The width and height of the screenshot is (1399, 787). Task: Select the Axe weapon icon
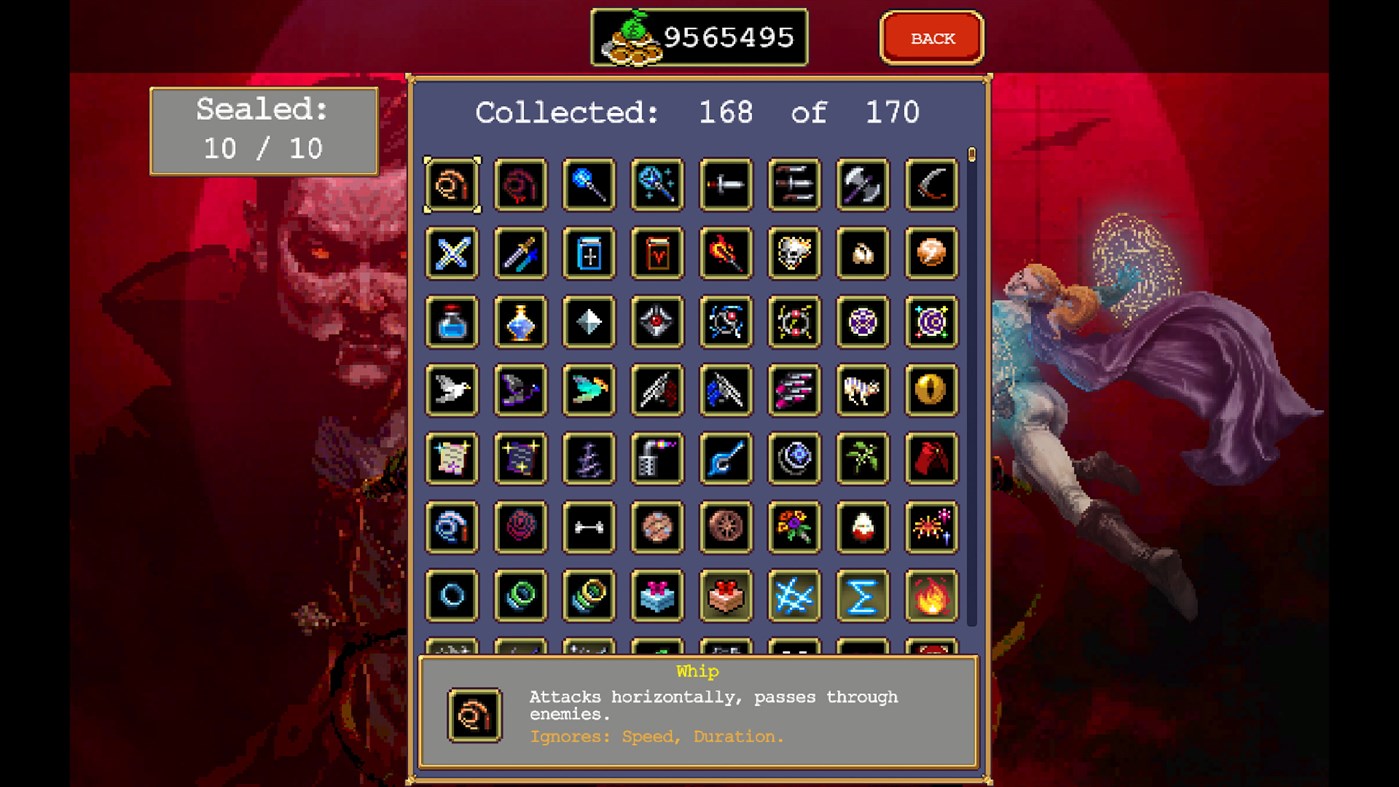tap(863, 184)
